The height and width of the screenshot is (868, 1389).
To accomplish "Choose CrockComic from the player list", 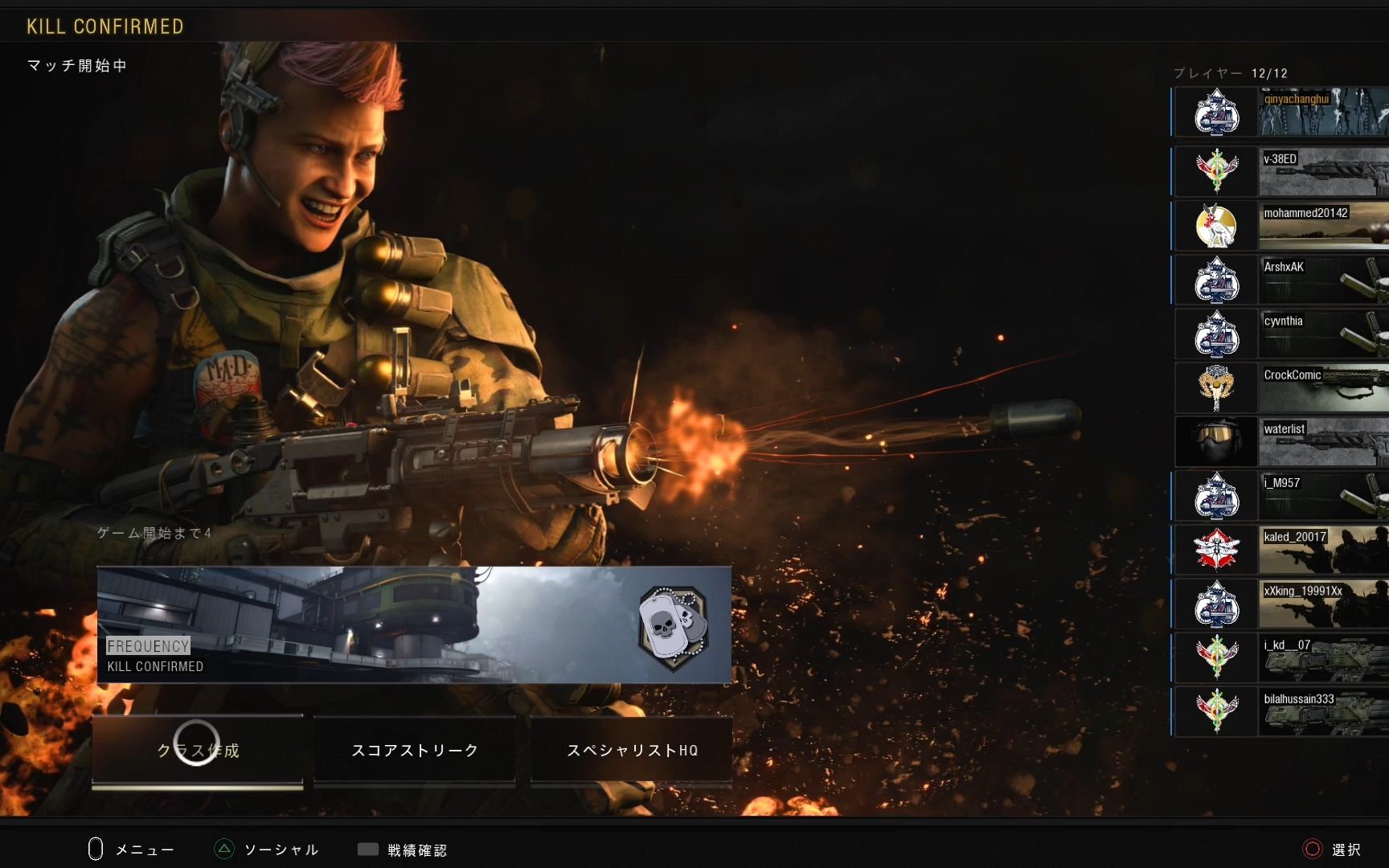I will [x=1281, y=387].
